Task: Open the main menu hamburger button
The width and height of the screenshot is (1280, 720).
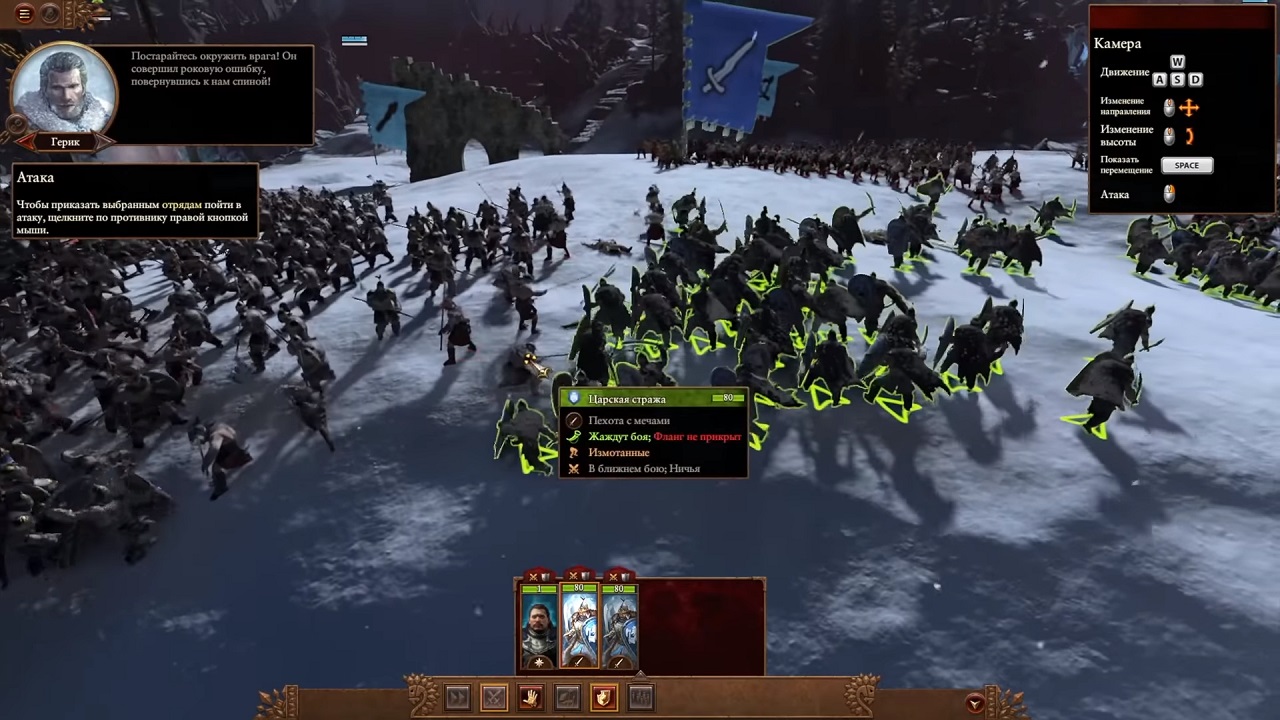Action: 24,14
